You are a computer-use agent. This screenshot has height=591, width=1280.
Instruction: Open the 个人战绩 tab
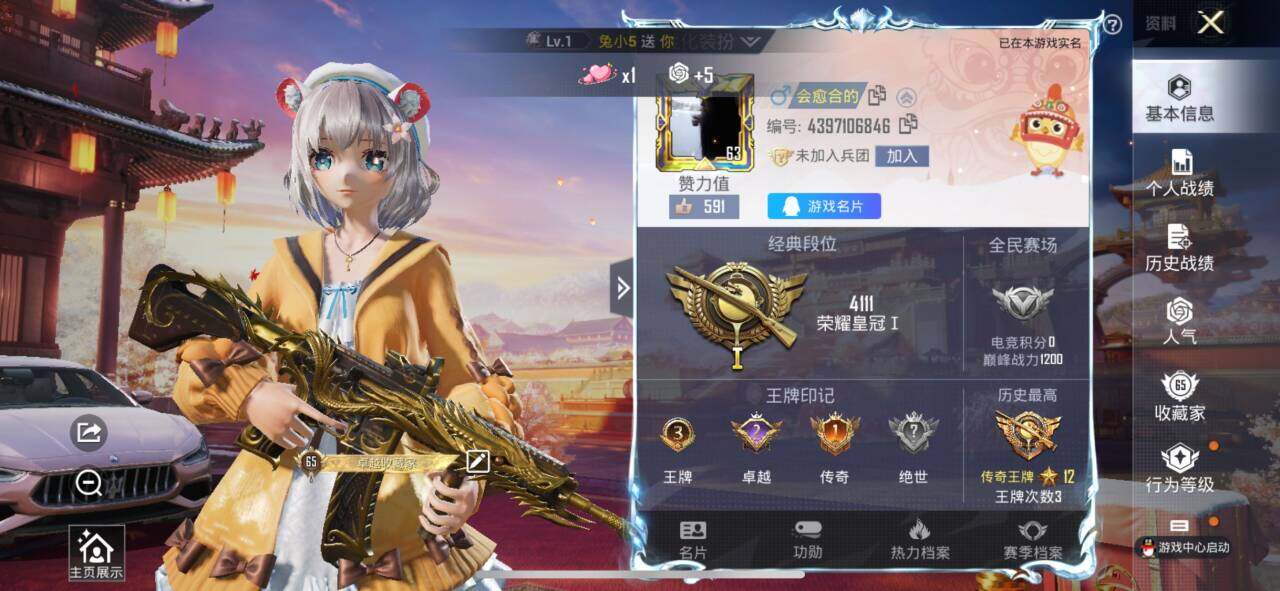(x=1180, y=173)
